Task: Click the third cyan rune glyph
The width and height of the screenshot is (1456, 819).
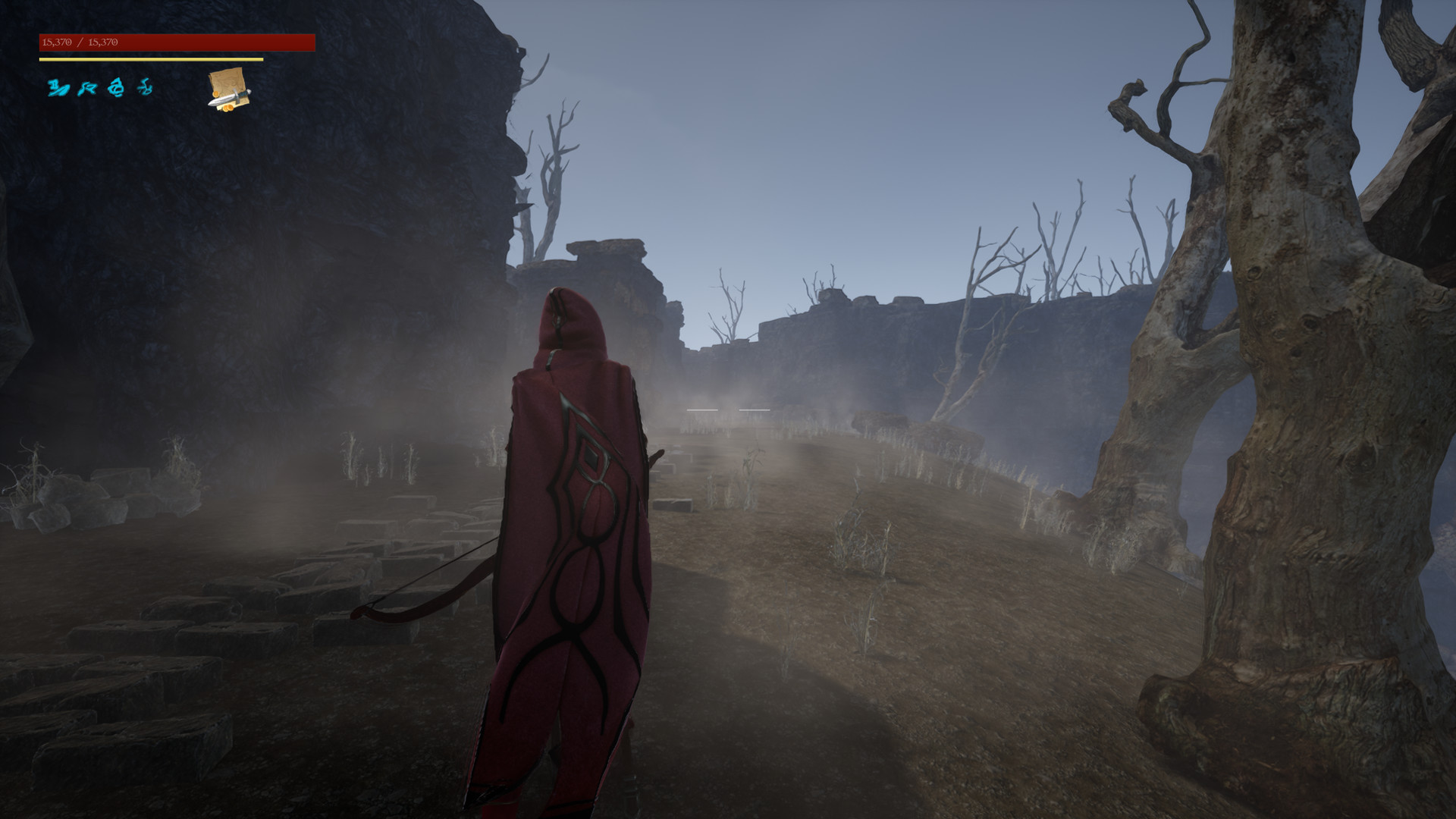Action: click(115, 87)
